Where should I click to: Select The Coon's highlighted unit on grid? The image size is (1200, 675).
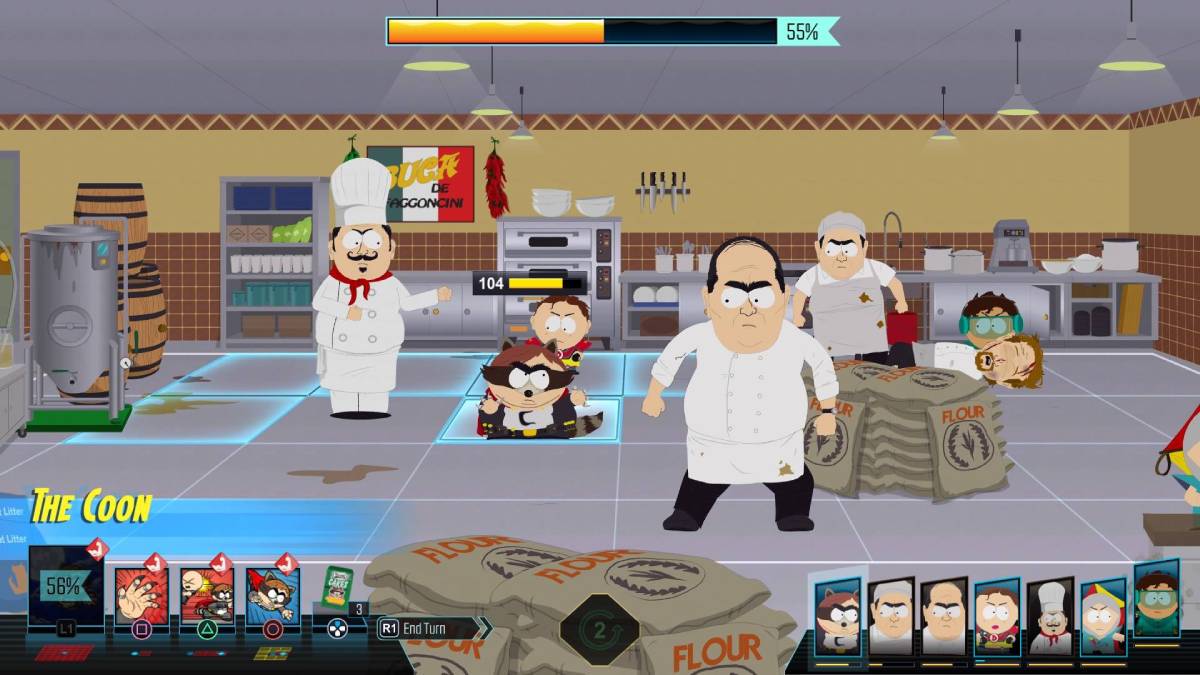point(530,395)
